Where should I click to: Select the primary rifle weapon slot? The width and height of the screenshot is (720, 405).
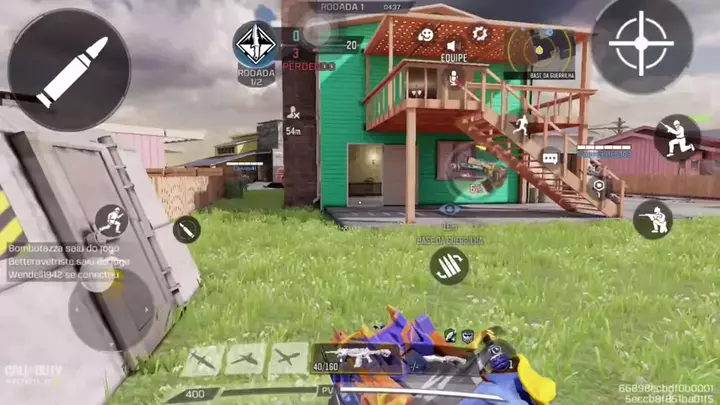[x=355, y=358]
